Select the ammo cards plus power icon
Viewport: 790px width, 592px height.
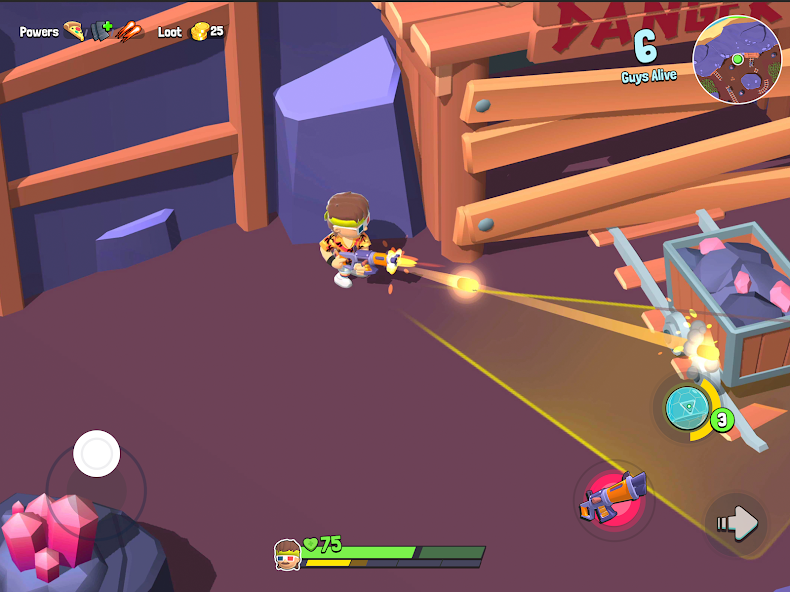[100, 31]
